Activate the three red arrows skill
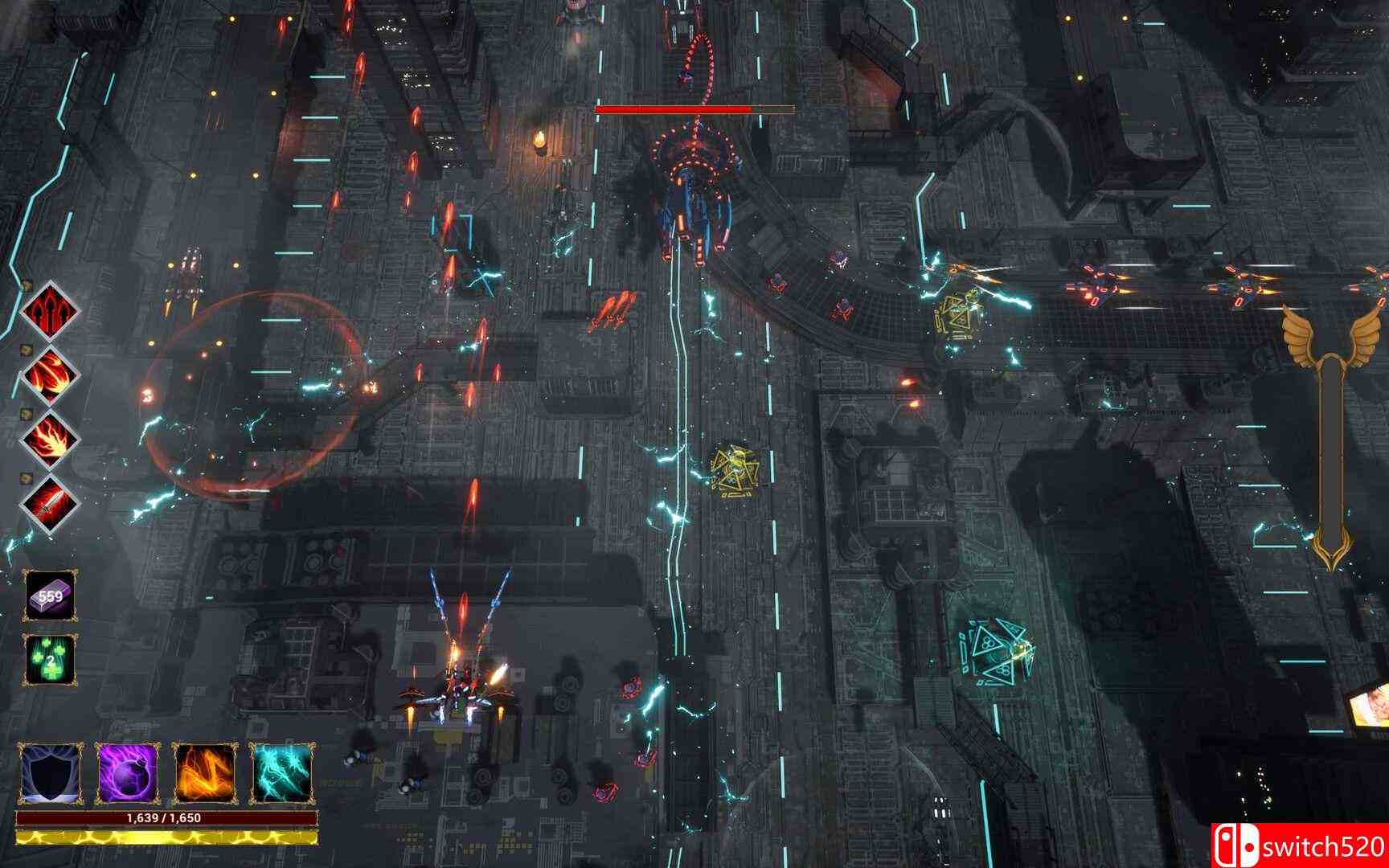 pyautogui.click(x=51, y=312)
